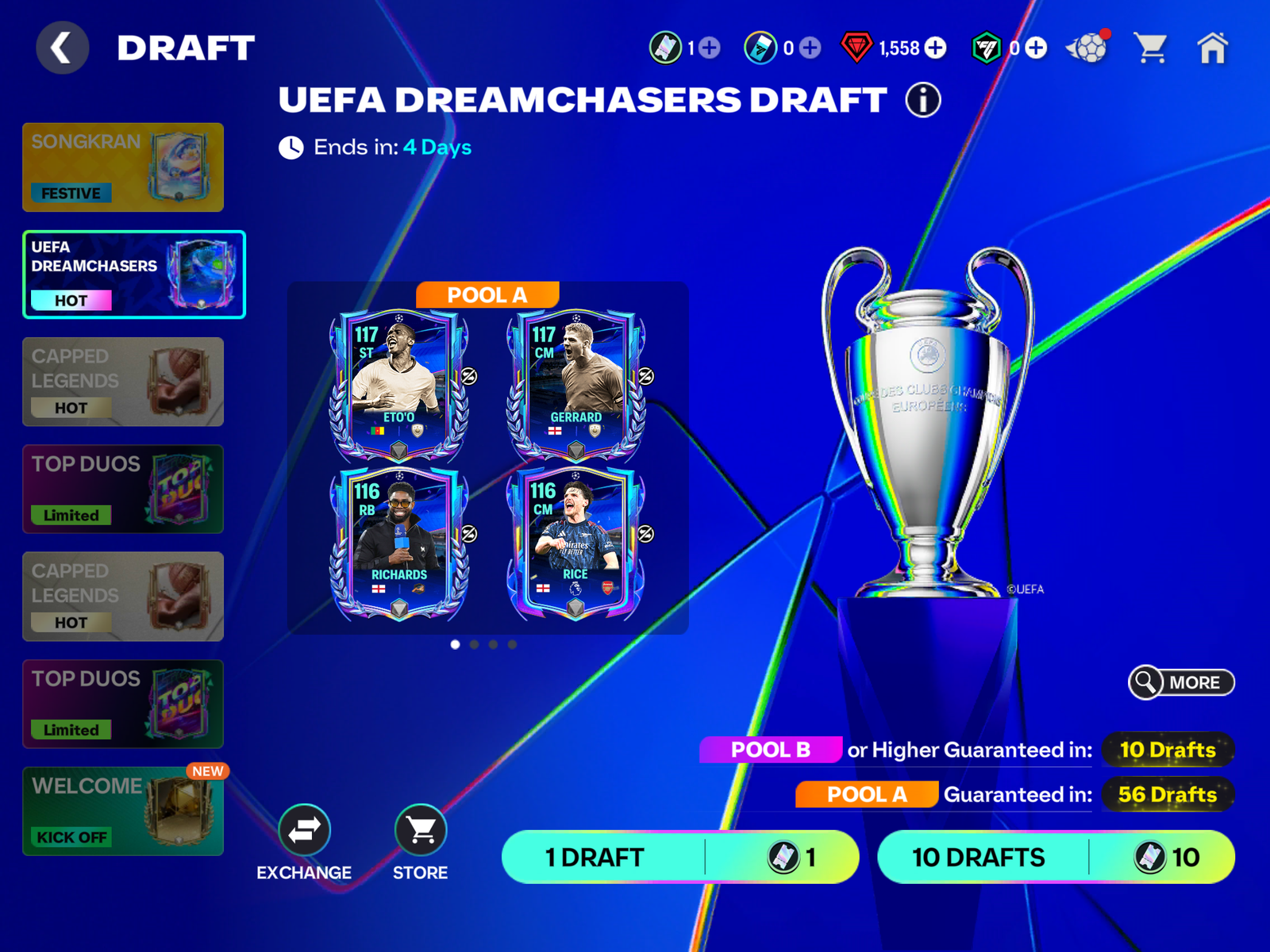The image size is (1270, 952).
Task: Select the second pagination dot under Pool A
Action: click(x=473, y=646)
